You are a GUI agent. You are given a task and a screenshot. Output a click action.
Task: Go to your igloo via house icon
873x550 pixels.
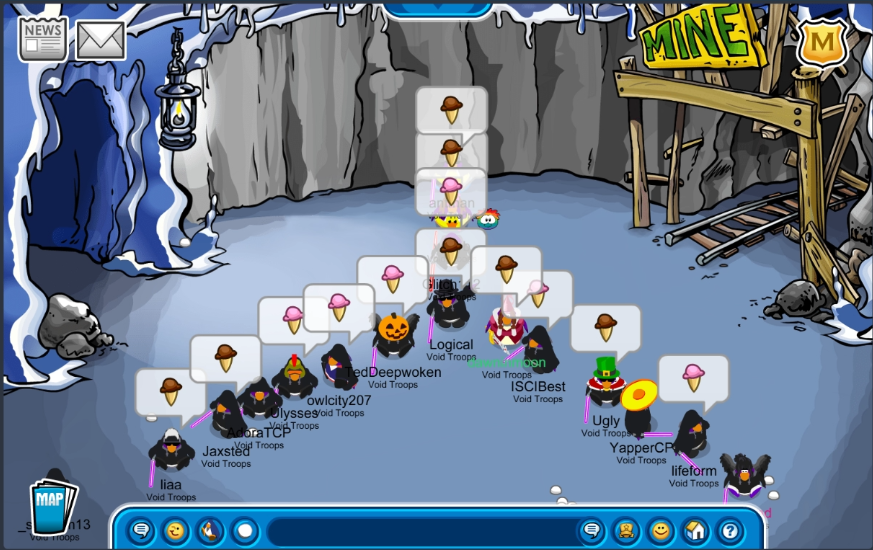(x=695, y=530)
